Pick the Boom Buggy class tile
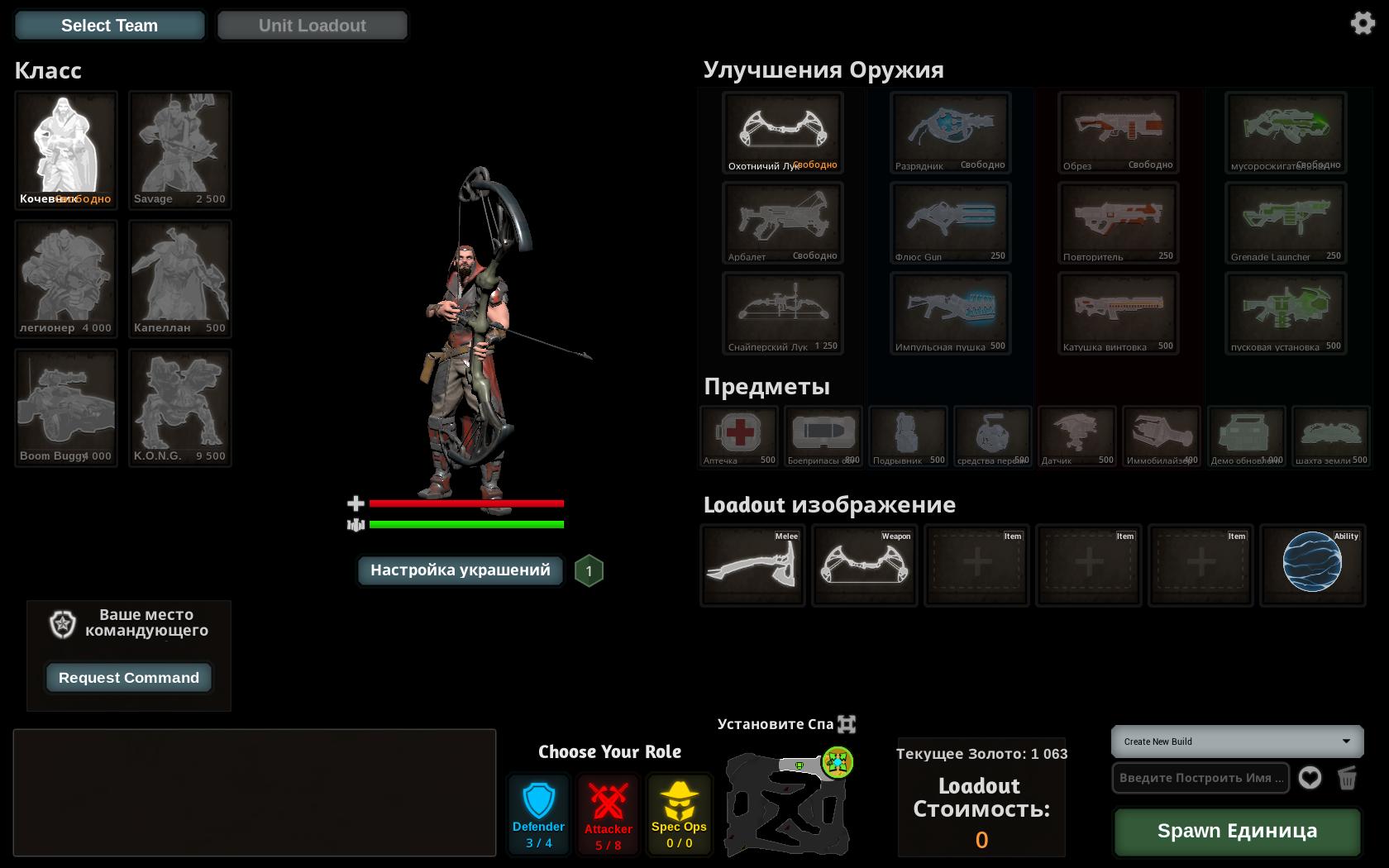The height and width of the screenshot is (868, 1389). tap(66, 407)
